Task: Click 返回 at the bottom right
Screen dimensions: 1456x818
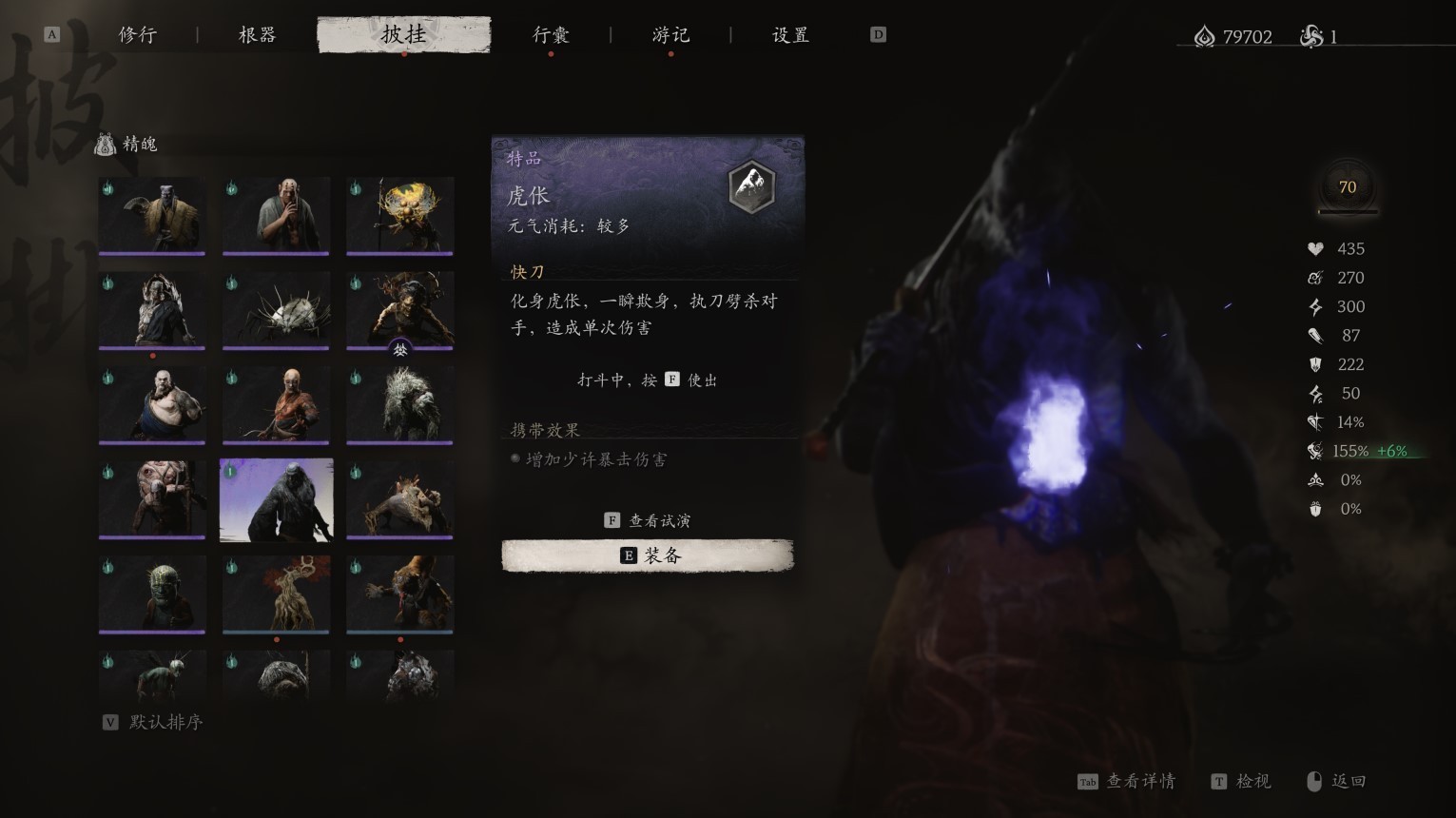Action: click(1349, 781)
